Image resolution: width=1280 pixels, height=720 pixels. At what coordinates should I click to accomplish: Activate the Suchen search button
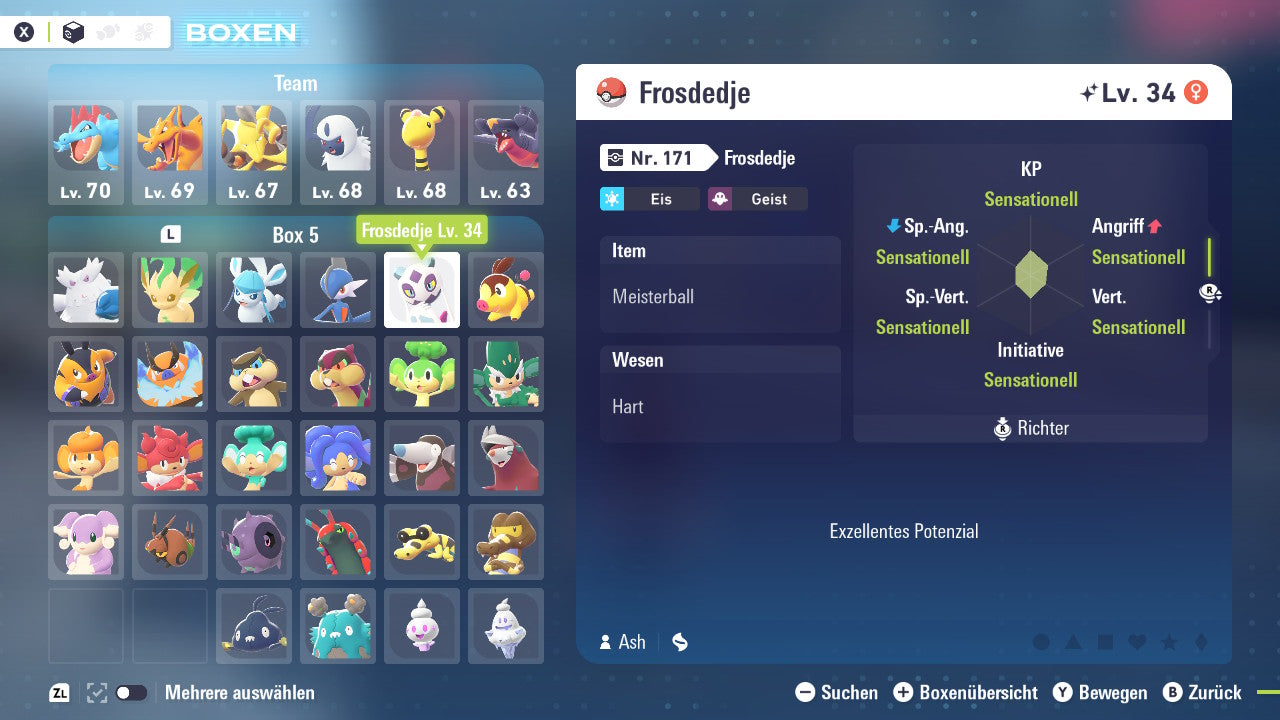point(840,692)
